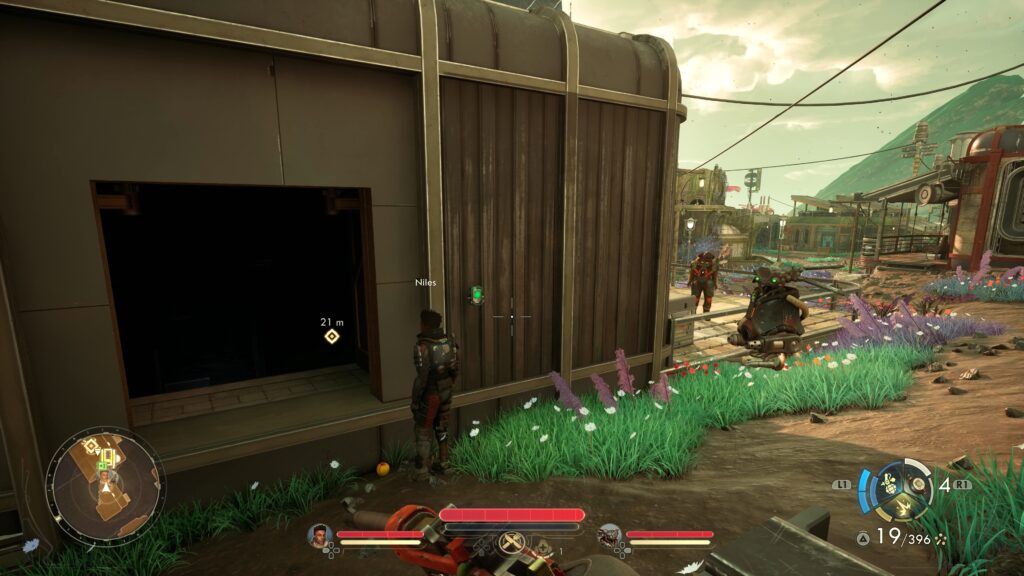
Task: Select the creature companion portrait
Action: (x=608, y=535)
